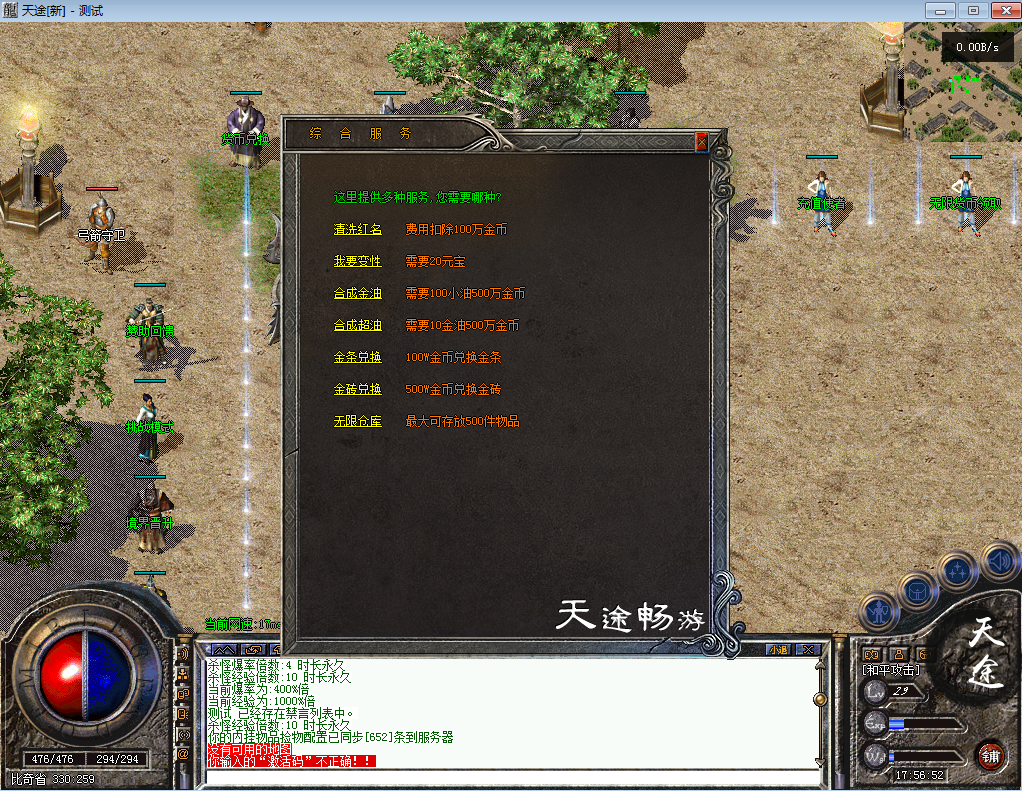Click the 小退 logout button
The height and width of the screenshot is (791, 1022).
click(778, 649)
